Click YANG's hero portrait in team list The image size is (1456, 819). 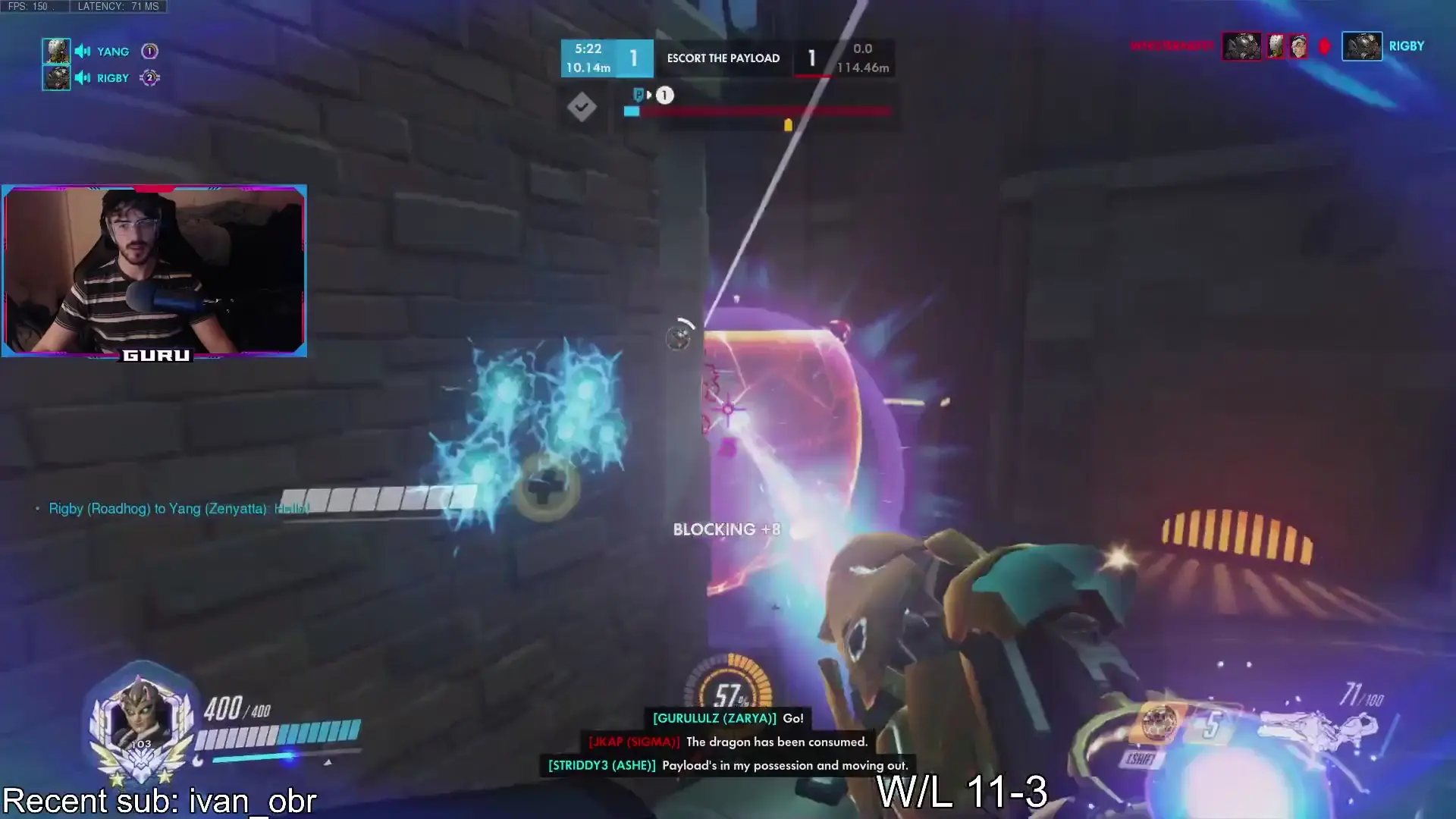pos(56,51)
